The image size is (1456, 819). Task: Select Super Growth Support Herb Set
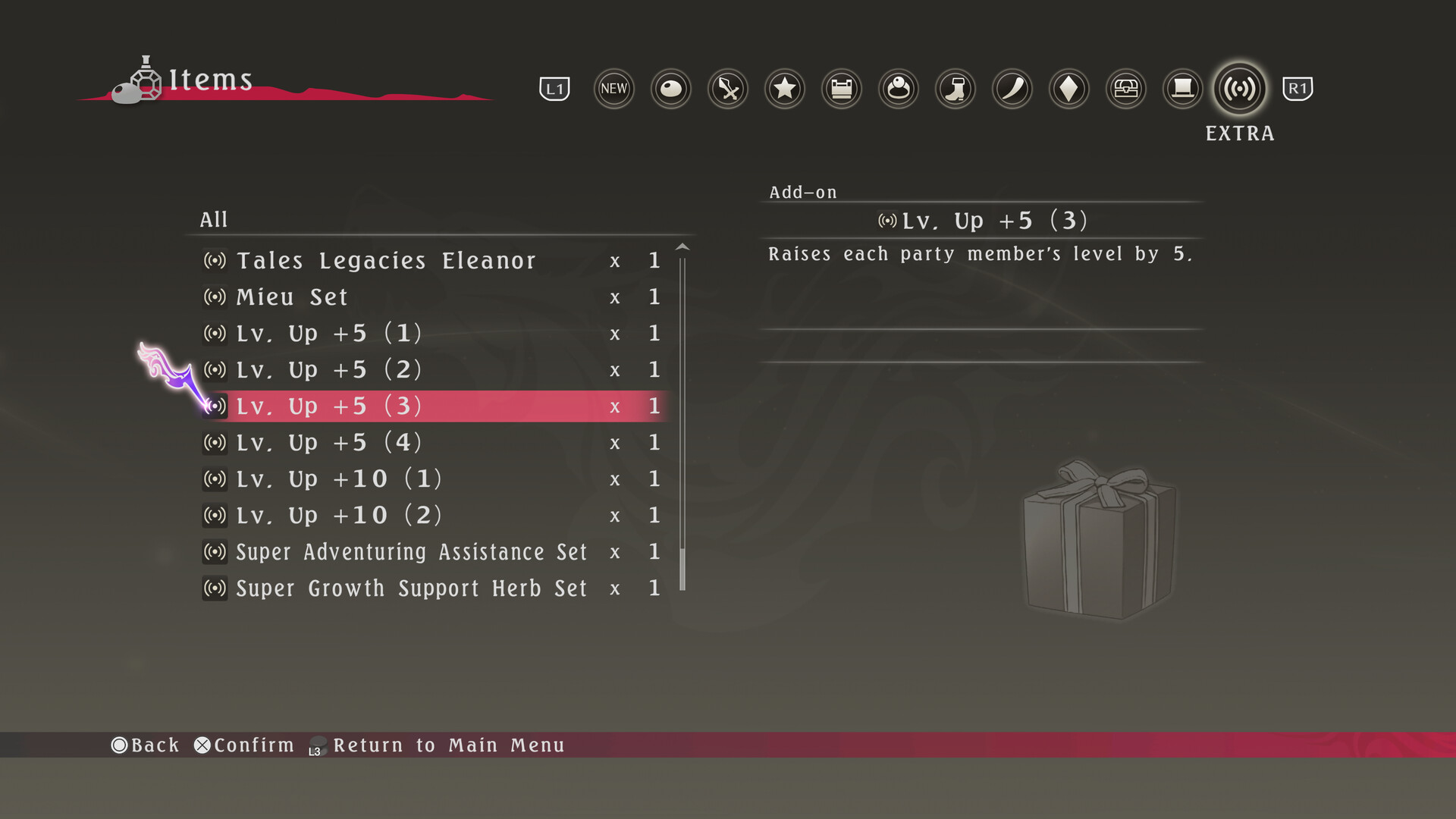click(x=411, y=588)
